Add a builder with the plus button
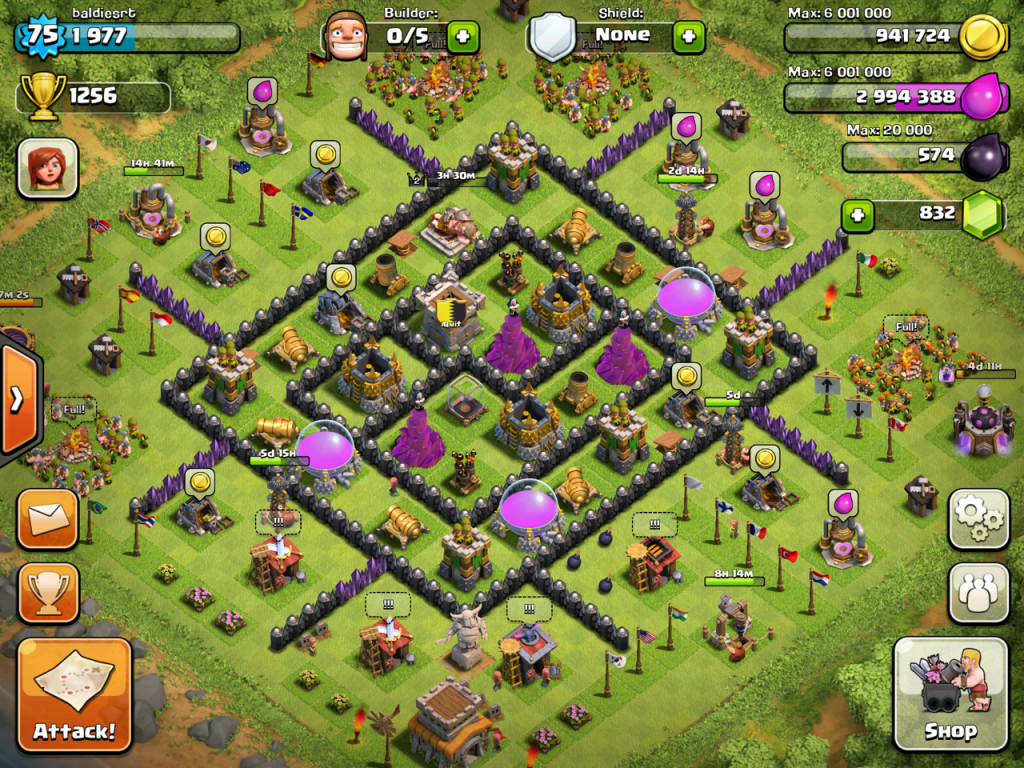The width and height of the screenshot is (1024, 768). click(462, 37)
